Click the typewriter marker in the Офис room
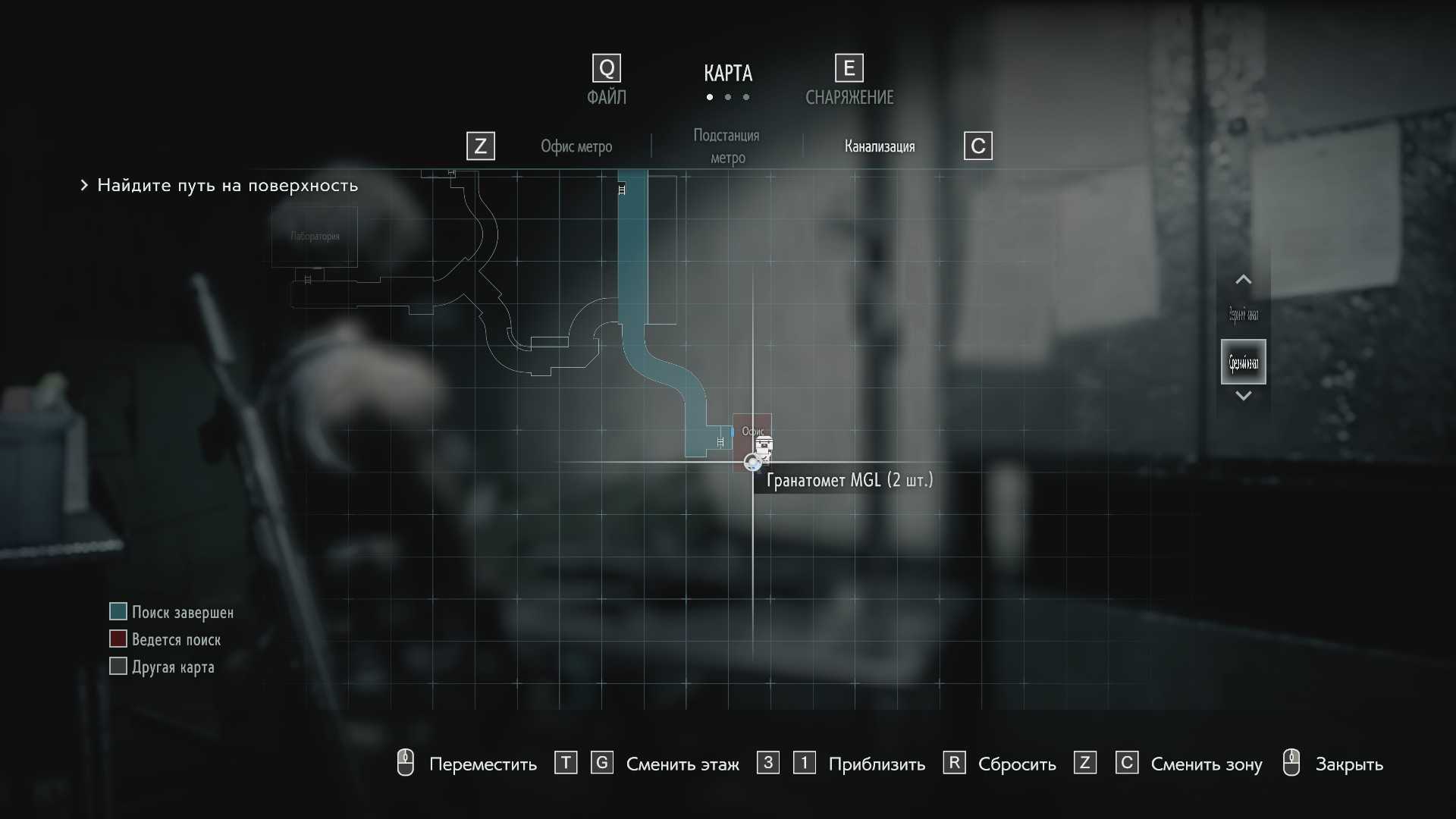1456x819 pixels. [764, 447]
